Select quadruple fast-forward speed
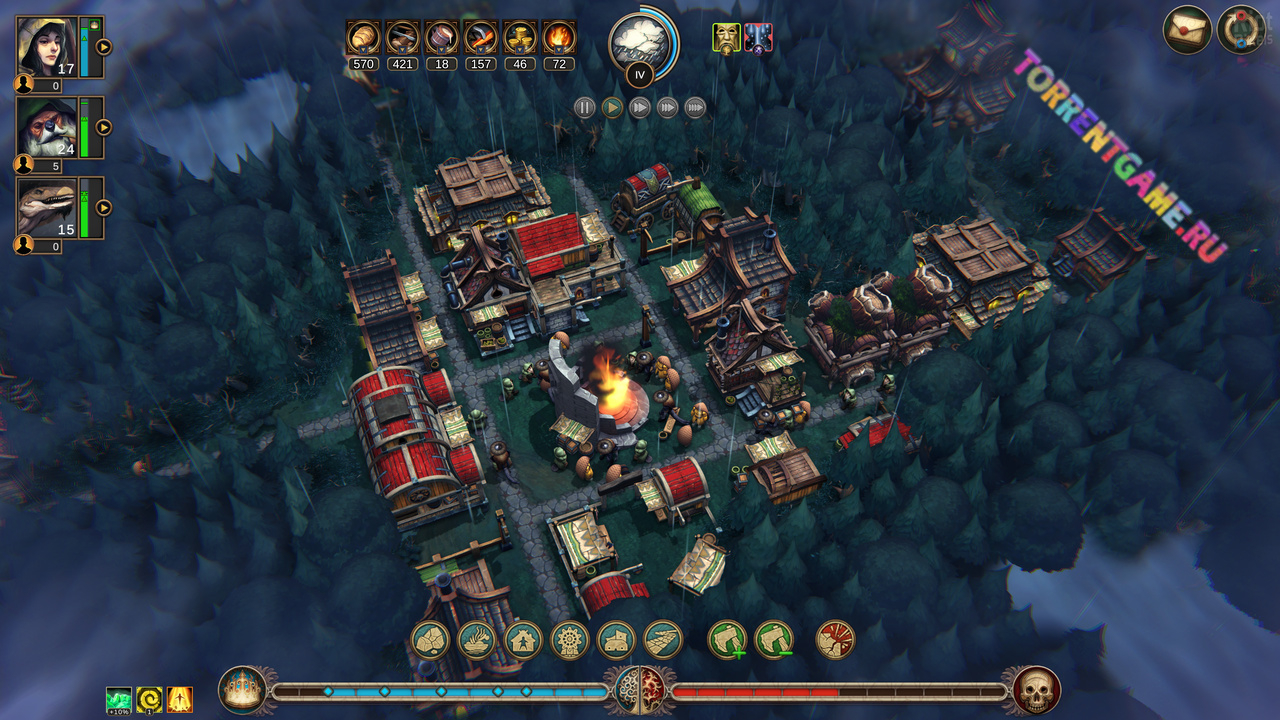 click(695, 108)
